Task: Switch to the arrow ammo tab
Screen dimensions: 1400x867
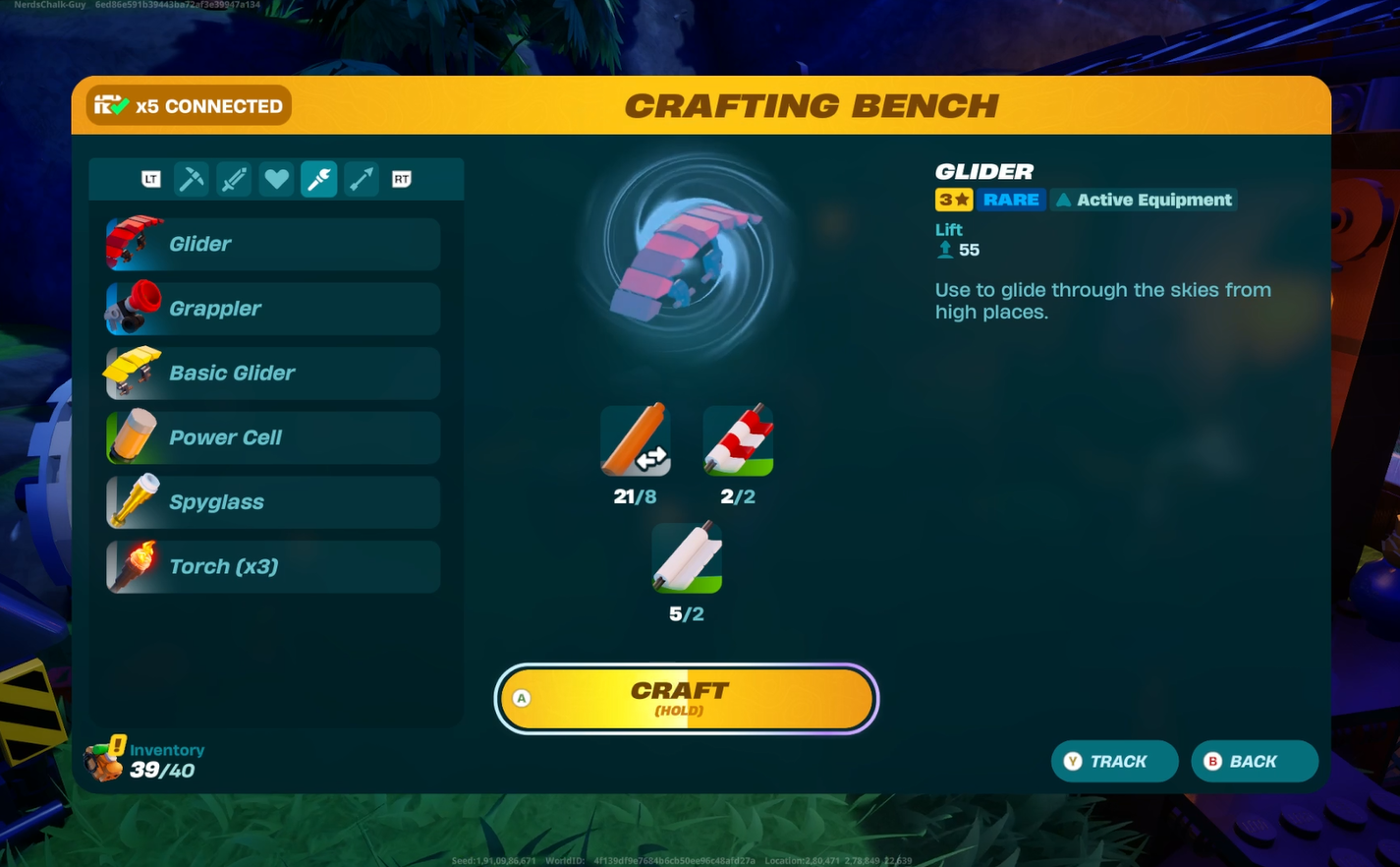Action: 362,179
